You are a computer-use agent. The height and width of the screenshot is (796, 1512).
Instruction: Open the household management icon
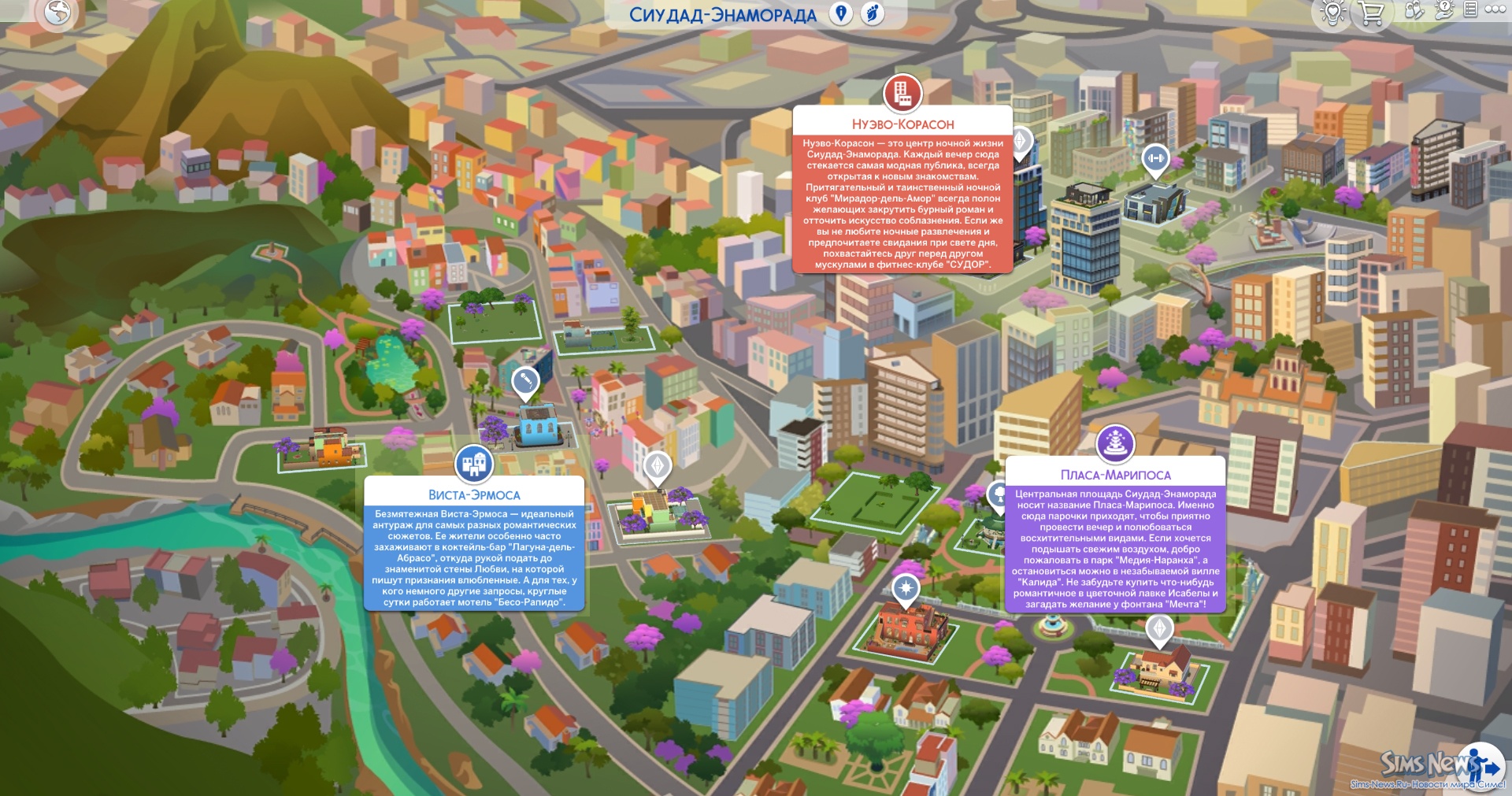[x=1414, y=10]
